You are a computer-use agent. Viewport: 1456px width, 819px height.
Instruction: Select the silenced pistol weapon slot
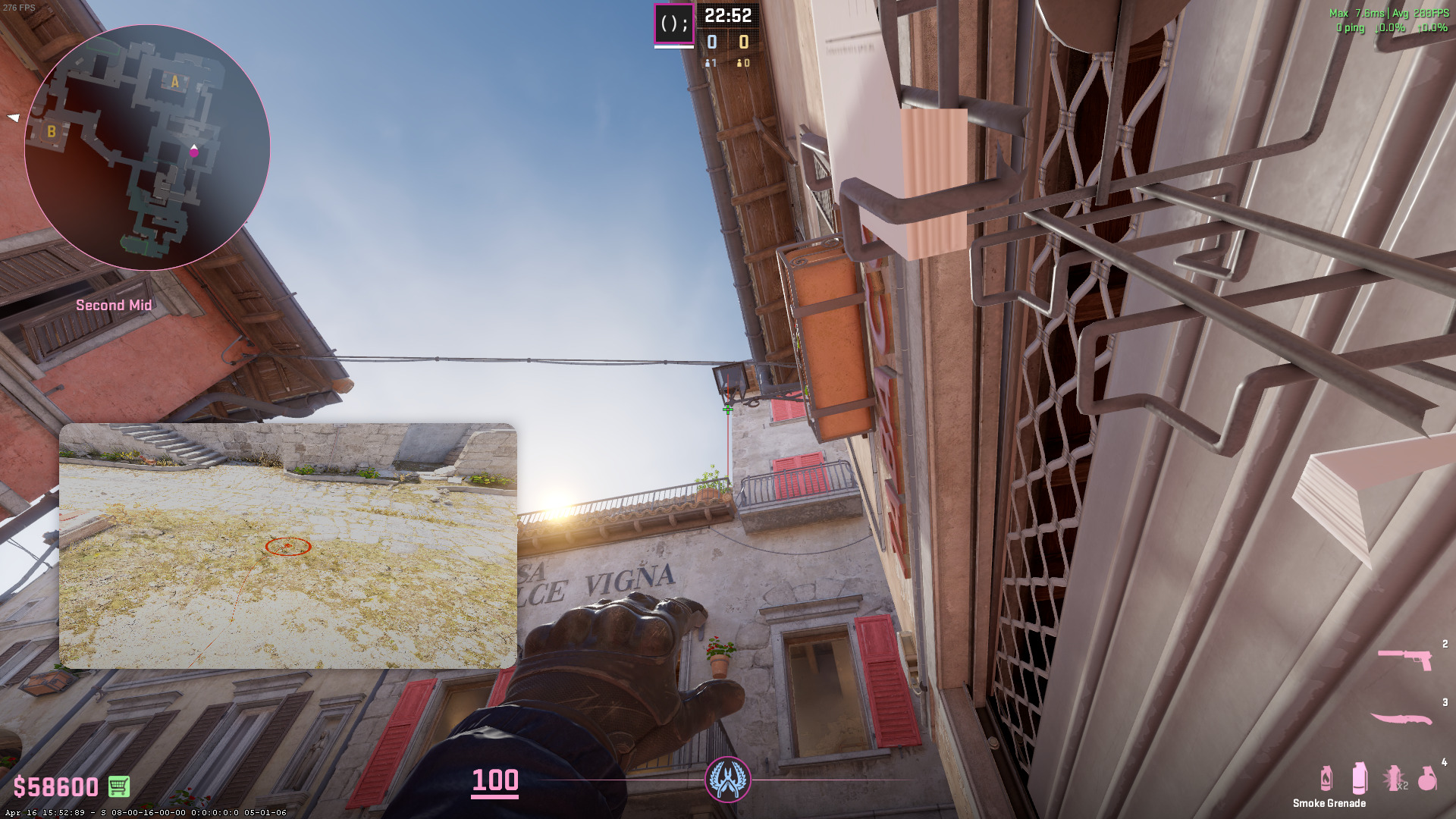1405,658
